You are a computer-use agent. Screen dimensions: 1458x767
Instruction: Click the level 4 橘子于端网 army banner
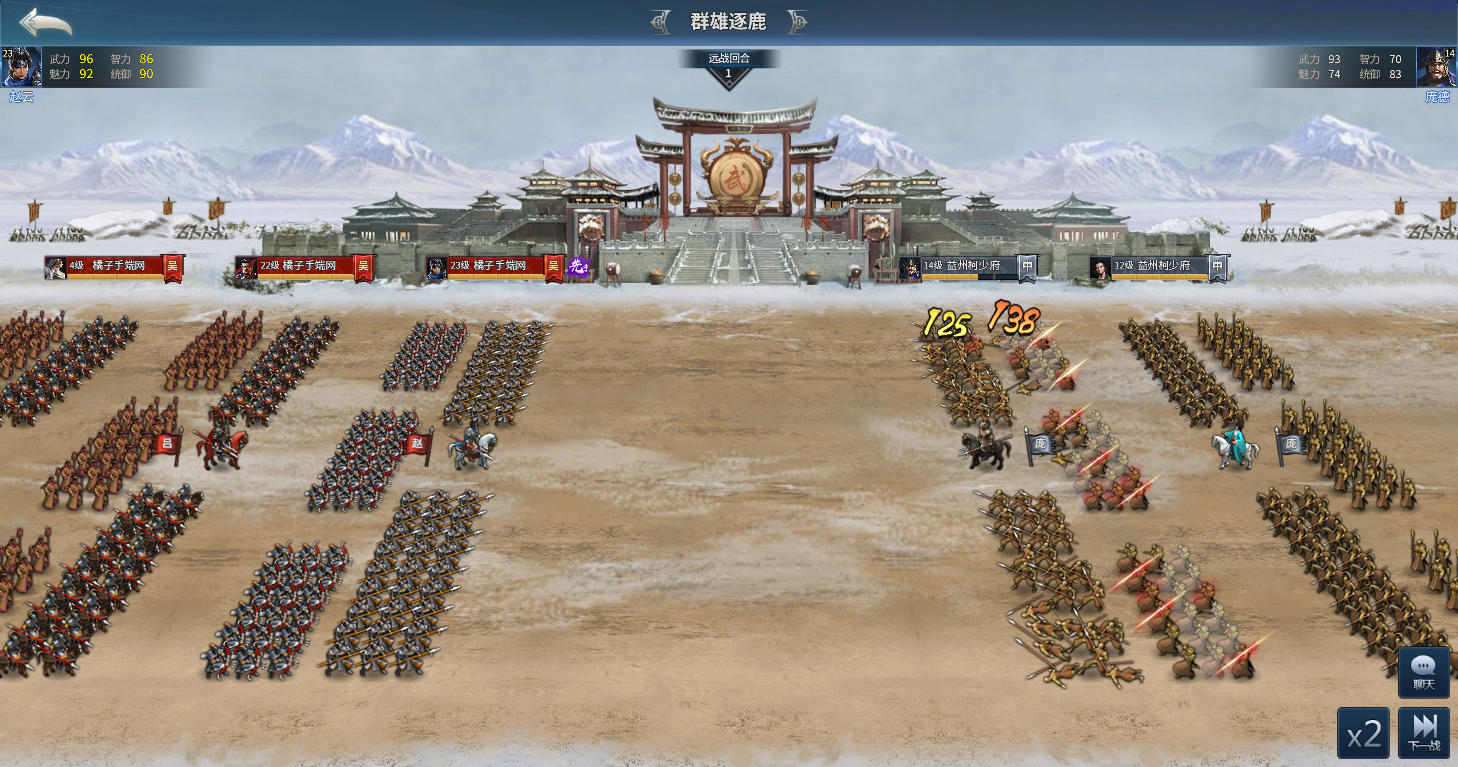coord(112,266)
